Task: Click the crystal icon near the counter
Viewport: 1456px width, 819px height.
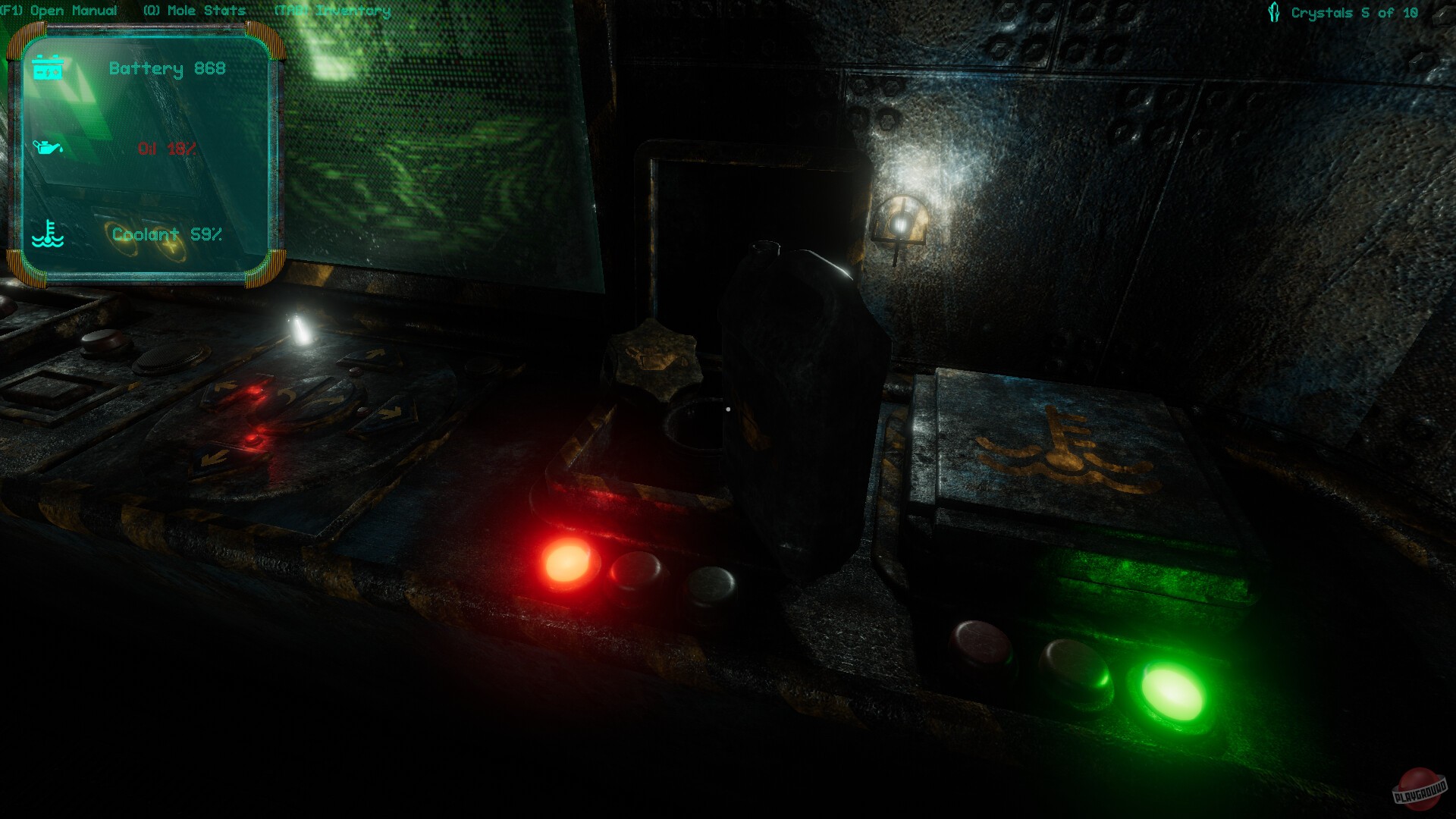Action: [x=1274, y=11]
